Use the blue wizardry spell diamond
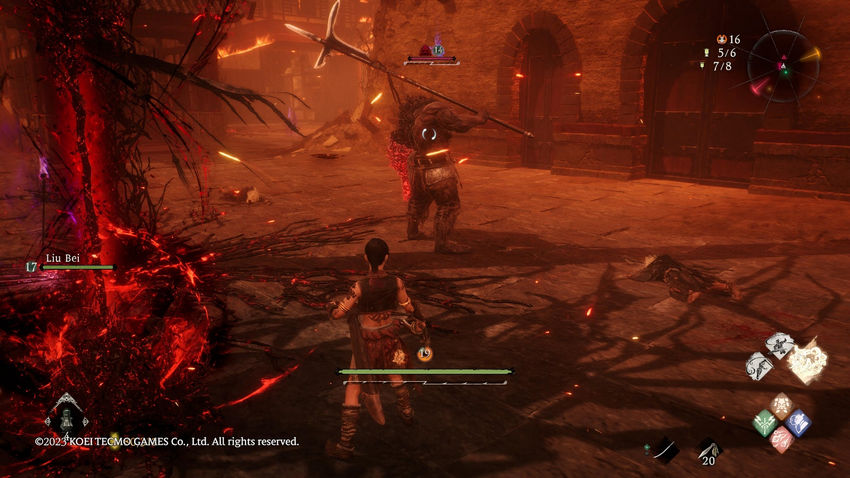The image size is (850, 478). pyautogui.click(x=797, y=422)
